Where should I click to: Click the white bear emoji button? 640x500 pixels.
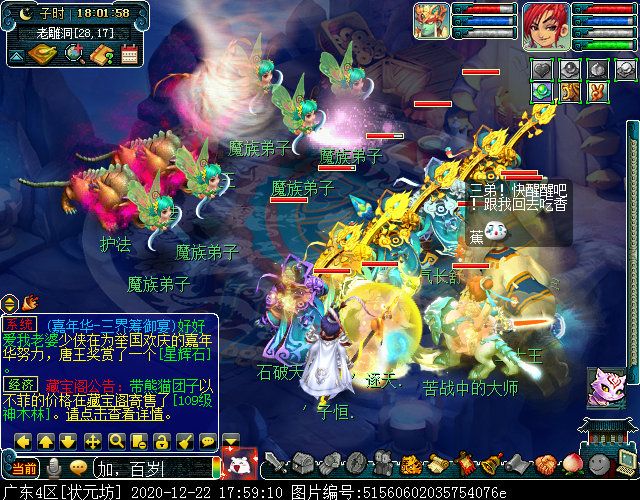pyautogui.click(x=240, y=465)
